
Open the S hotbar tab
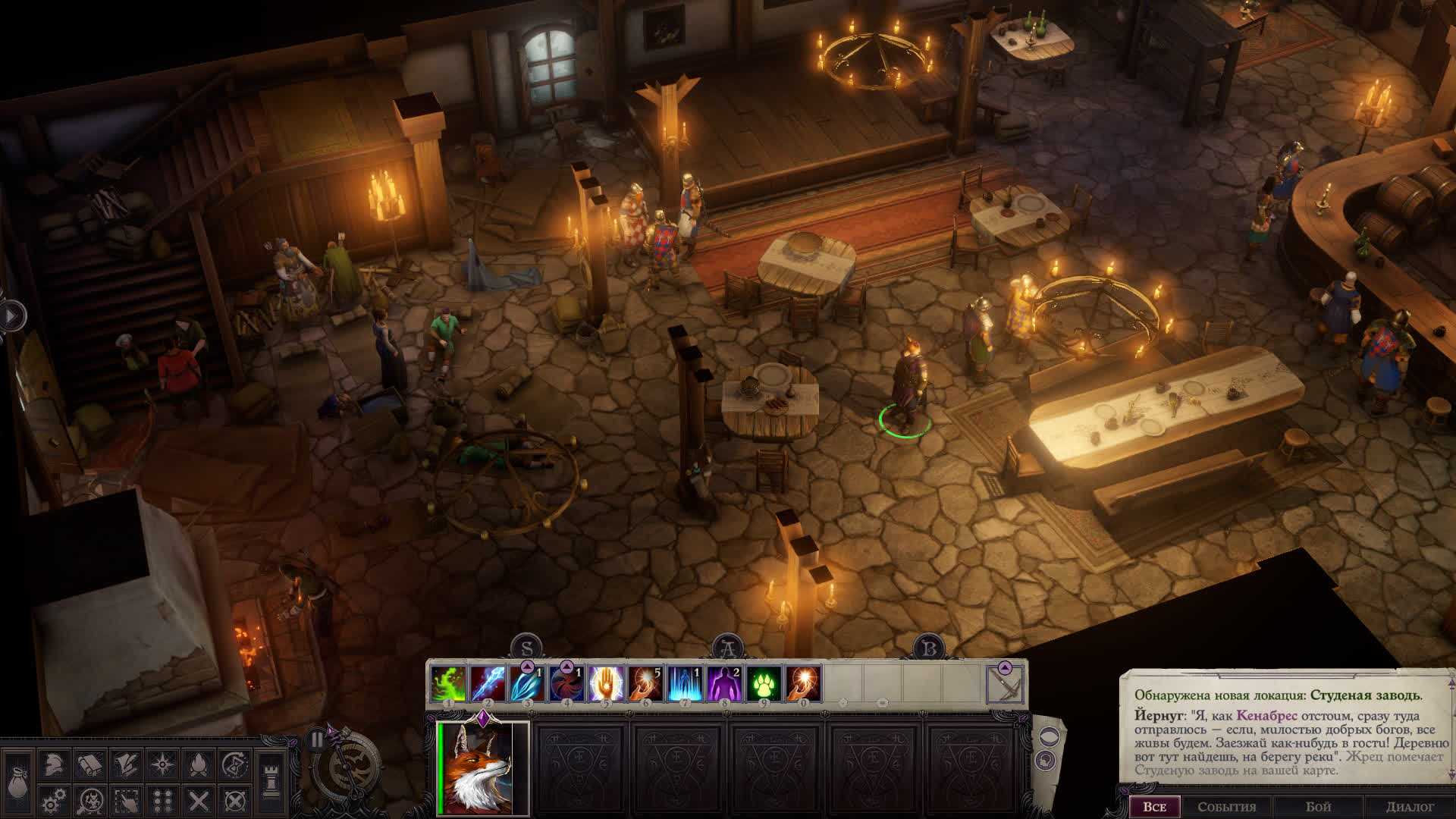coord(526,648)
